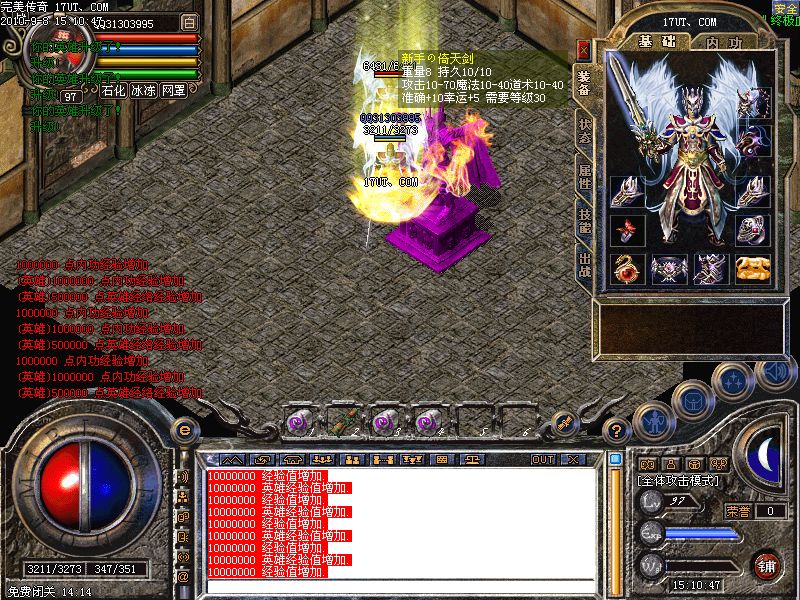The width and height of the screenshot is (800, 600).
Task: Select the 属性 side tab
Action: [584, 176]
